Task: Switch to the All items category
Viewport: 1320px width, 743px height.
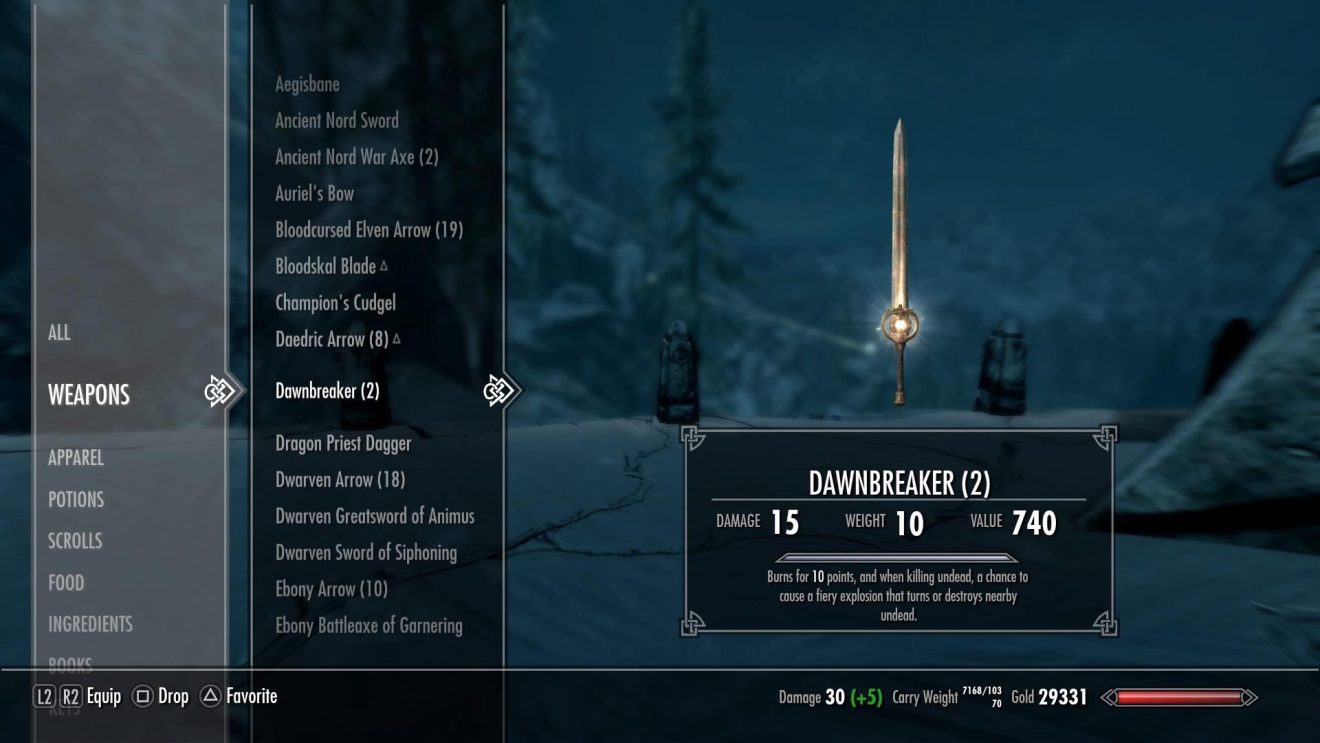Action: point(59,333)
